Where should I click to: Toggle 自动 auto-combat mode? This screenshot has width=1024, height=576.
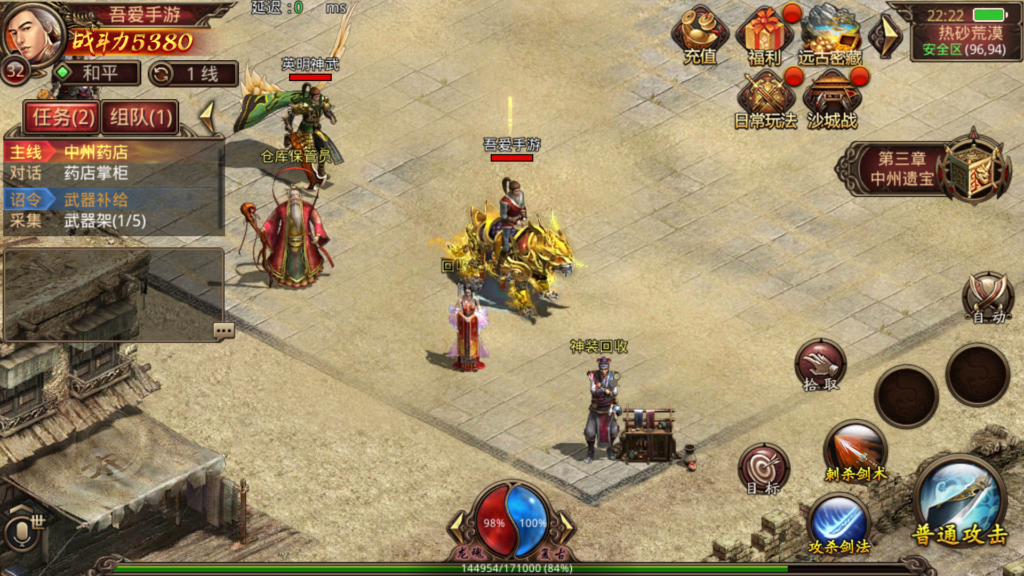pyautogui.click(x=988, y=296)
